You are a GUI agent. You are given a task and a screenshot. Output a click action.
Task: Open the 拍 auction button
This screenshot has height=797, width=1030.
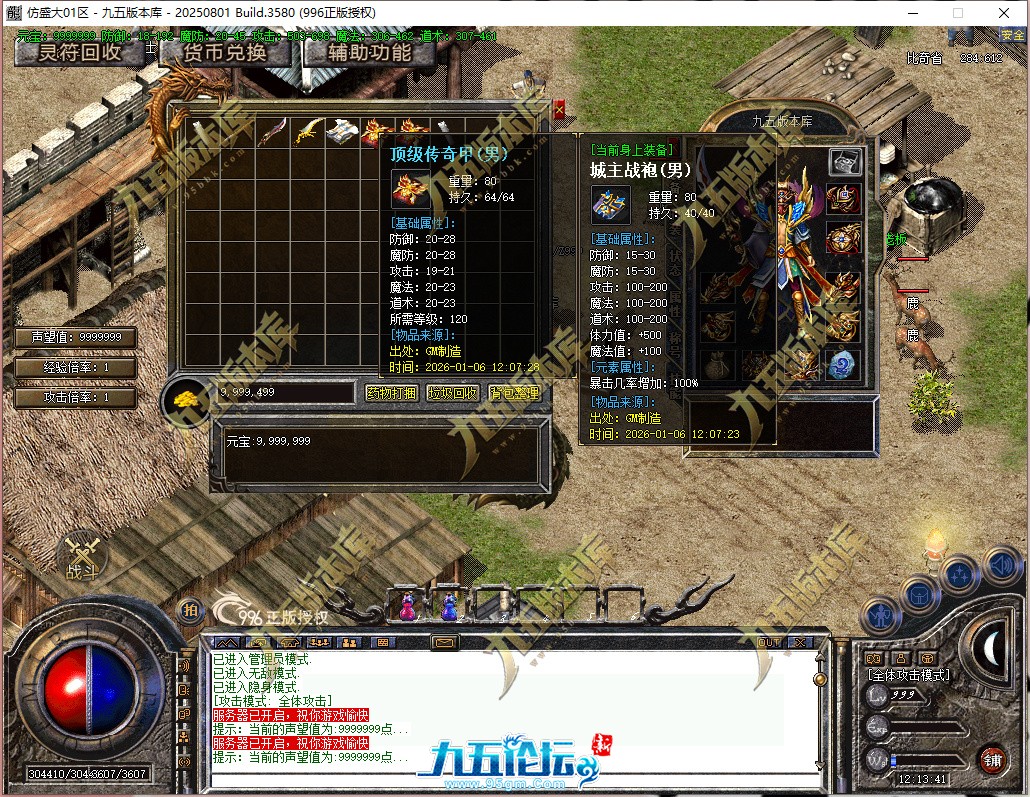coord(189,609)
